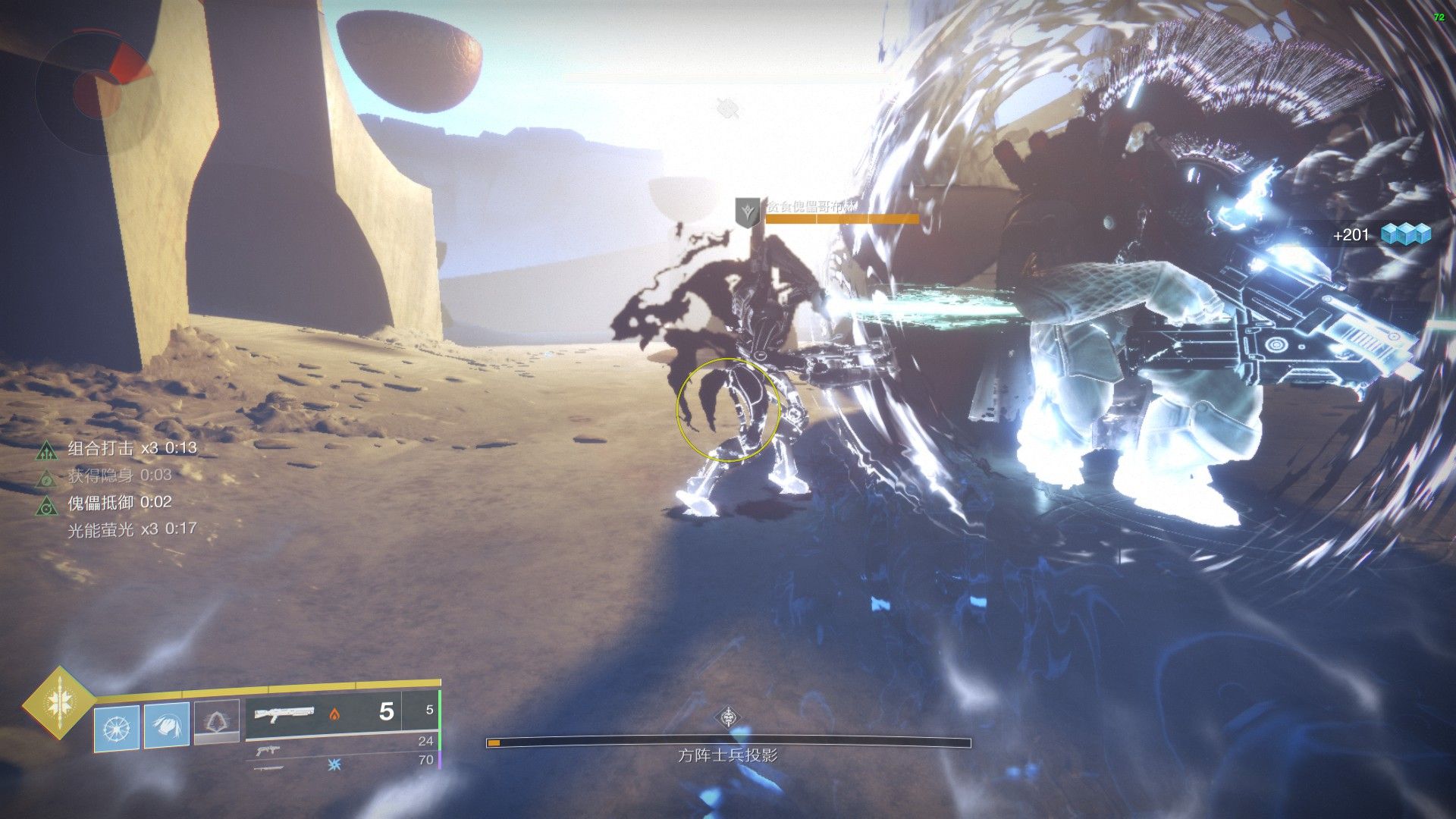Image resolution: width=1456 pixels, height=819 pixels.
Task: Select the 组合打击 buff icon
Action: (x=47, y=451)
